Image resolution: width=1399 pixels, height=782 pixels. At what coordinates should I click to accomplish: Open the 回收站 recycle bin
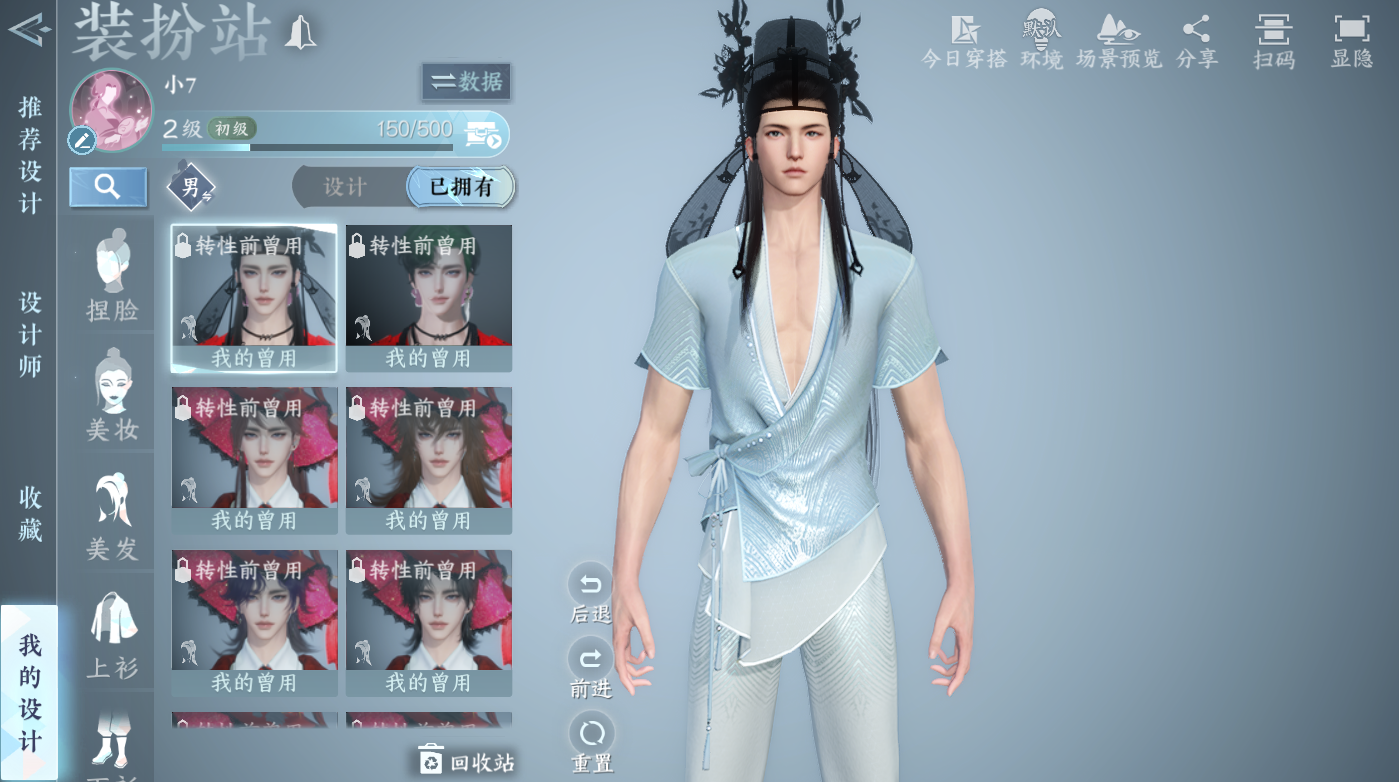(x=466, y=762)
